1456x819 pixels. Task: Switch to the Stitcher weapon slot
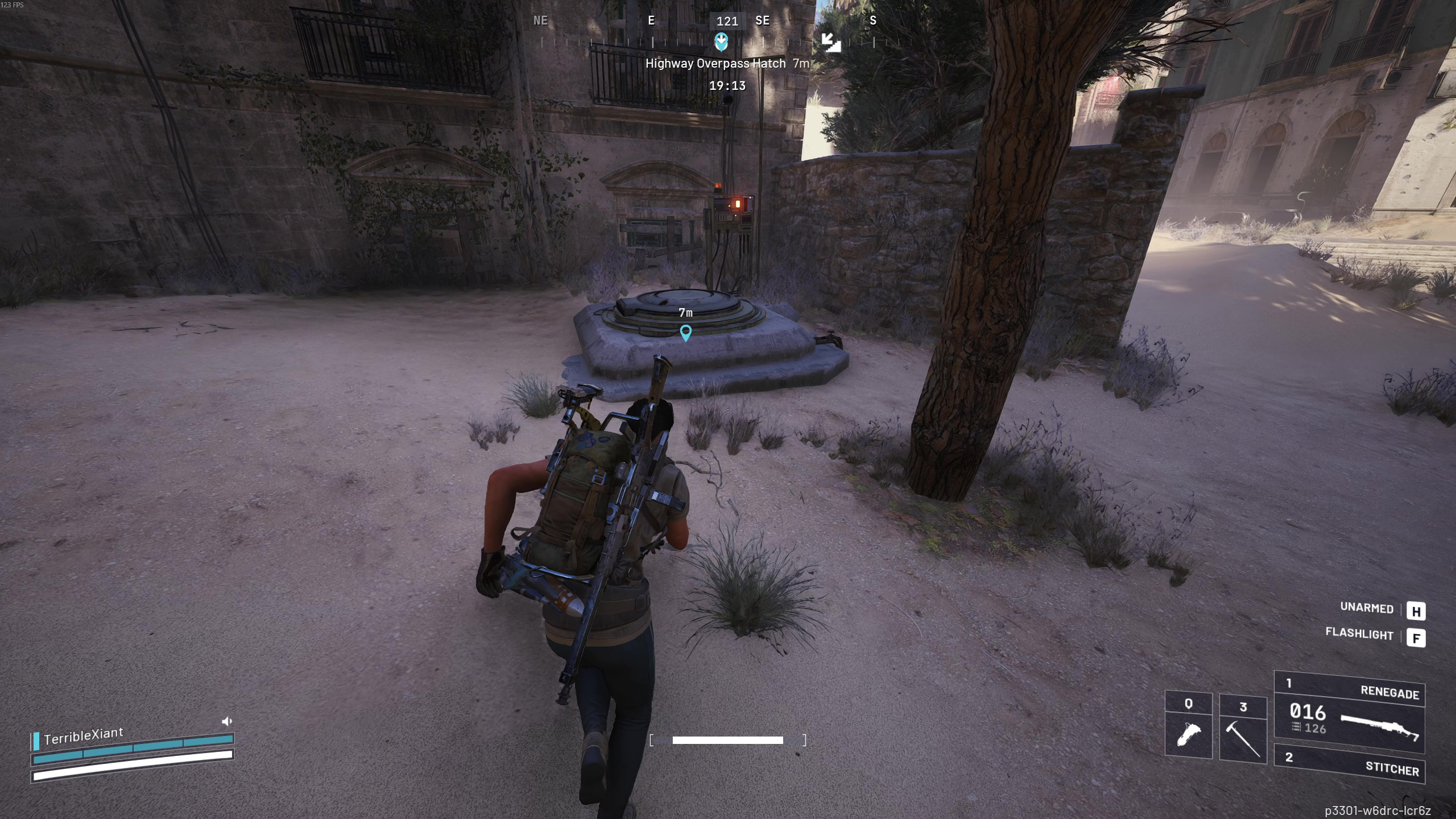(1349, 764)
